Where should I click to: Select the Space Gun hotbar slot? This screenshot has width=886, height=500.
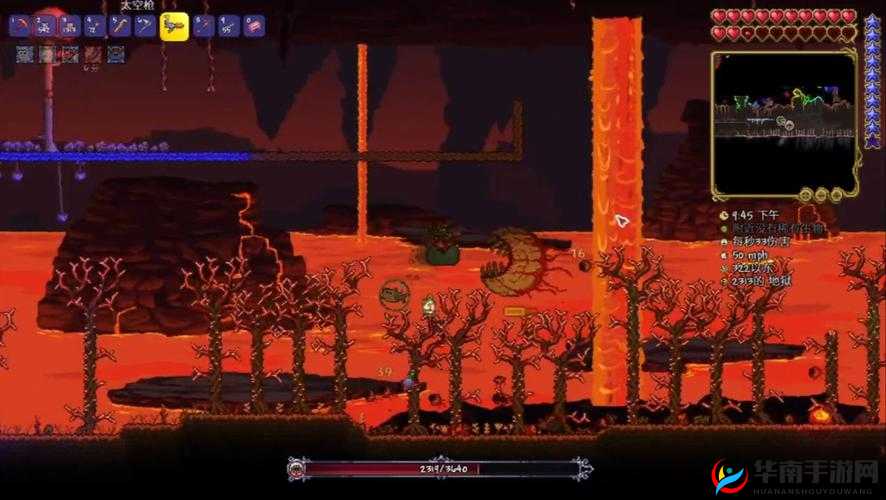point(174,26)
